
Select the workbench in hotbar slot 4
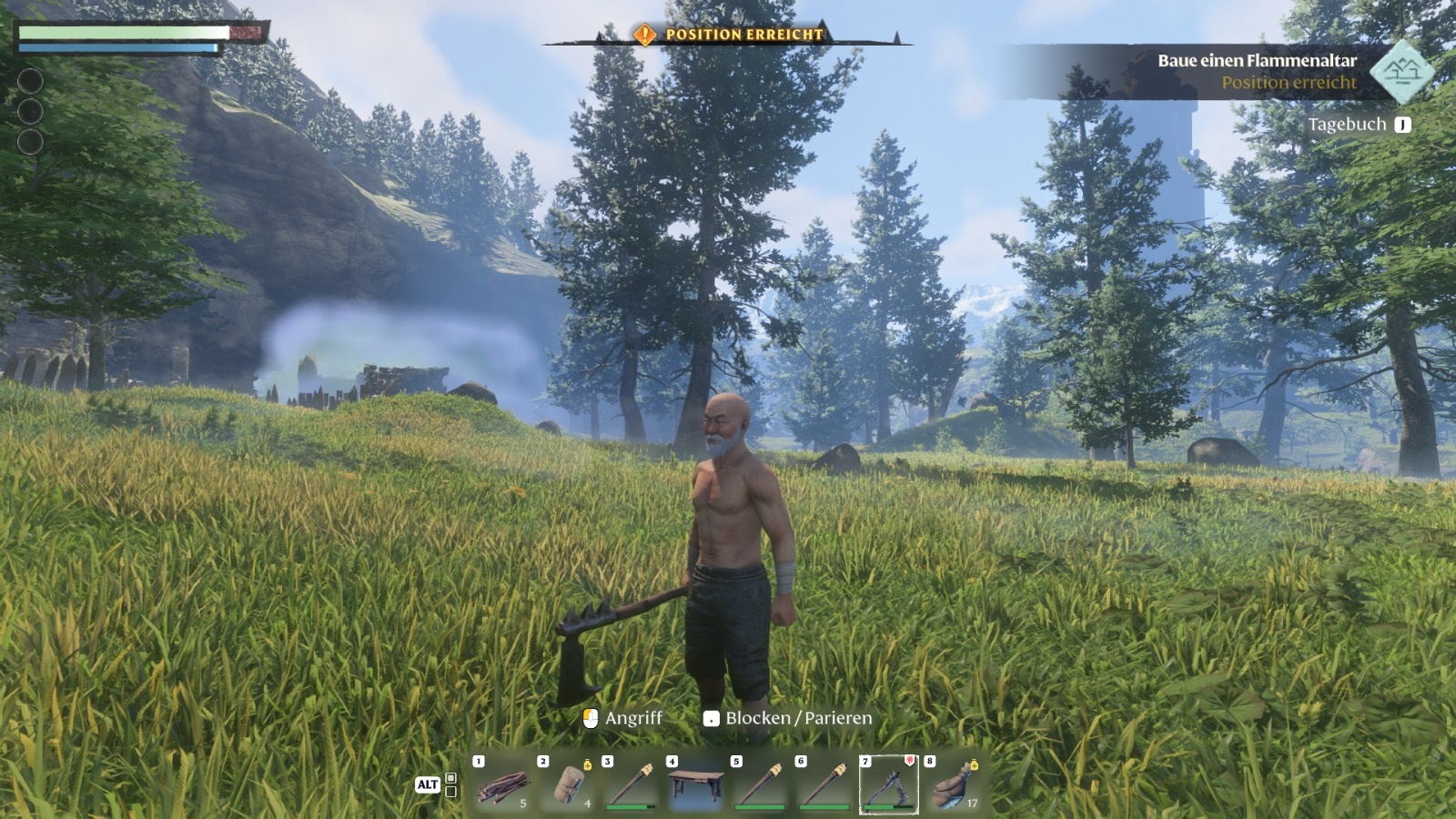(694, 787)
